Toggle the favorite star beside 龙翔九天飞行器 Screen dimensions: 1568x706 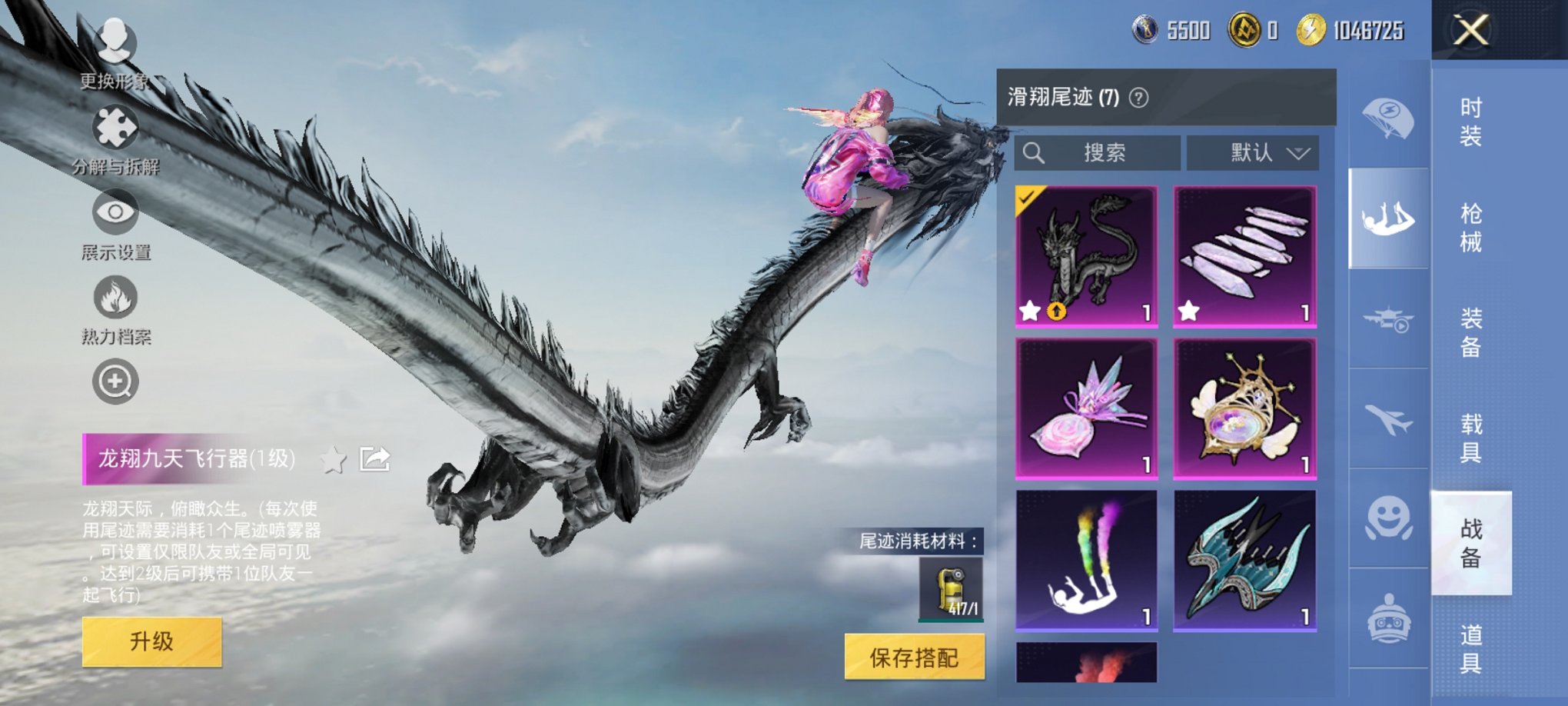click(334, 458)
